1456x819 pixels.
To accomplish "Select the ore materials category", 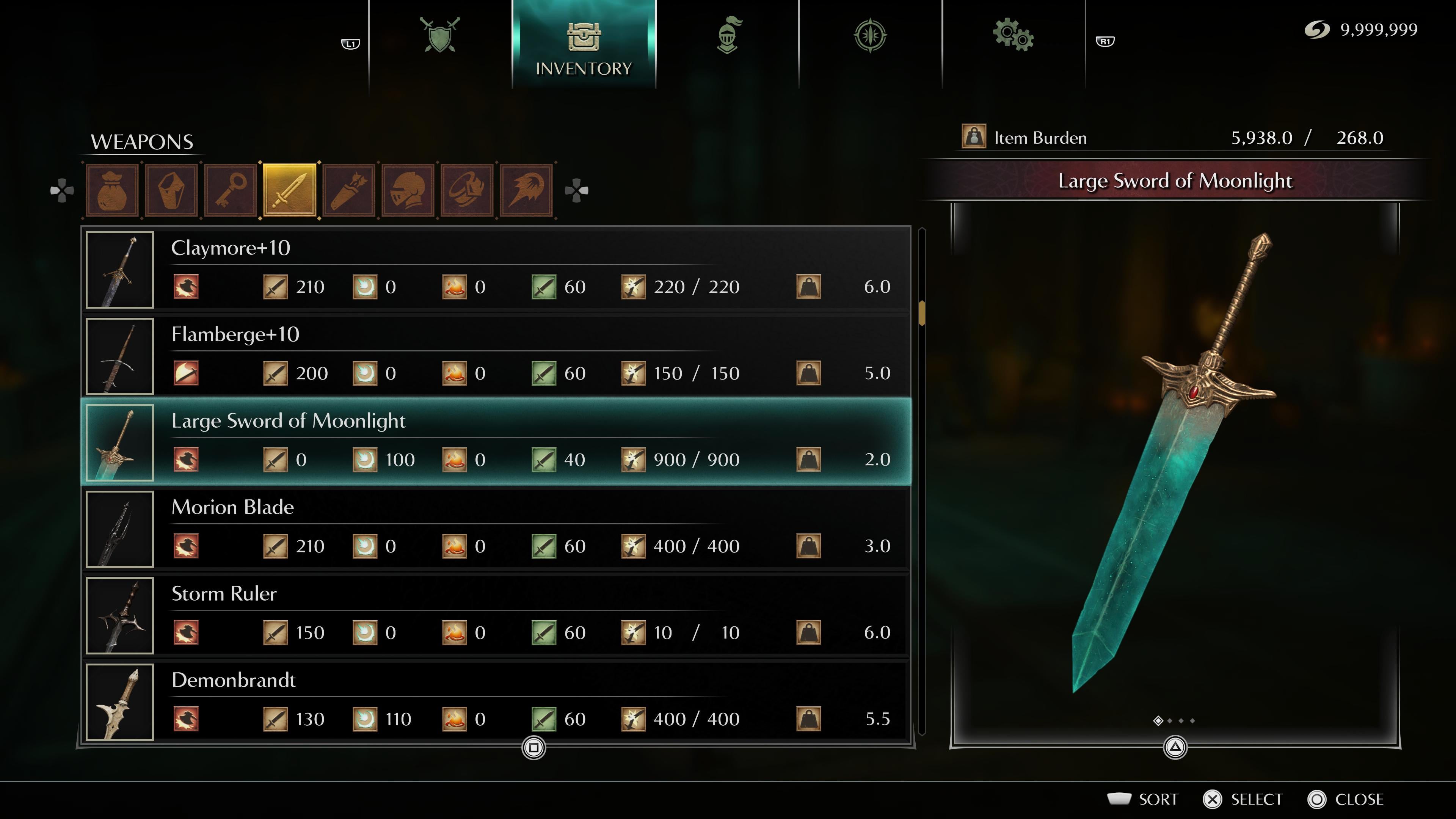I will [171, 190].
